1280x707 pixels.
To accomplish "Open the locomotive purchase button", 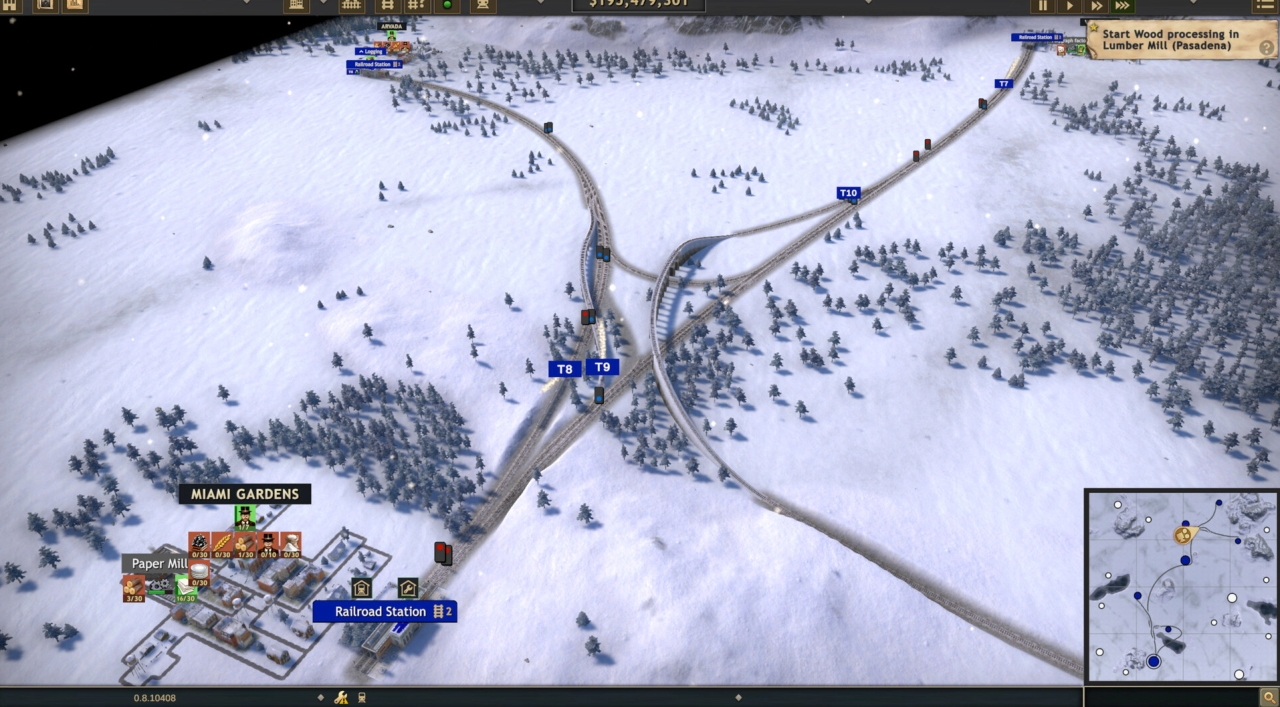I will click(x=483, y=5).
